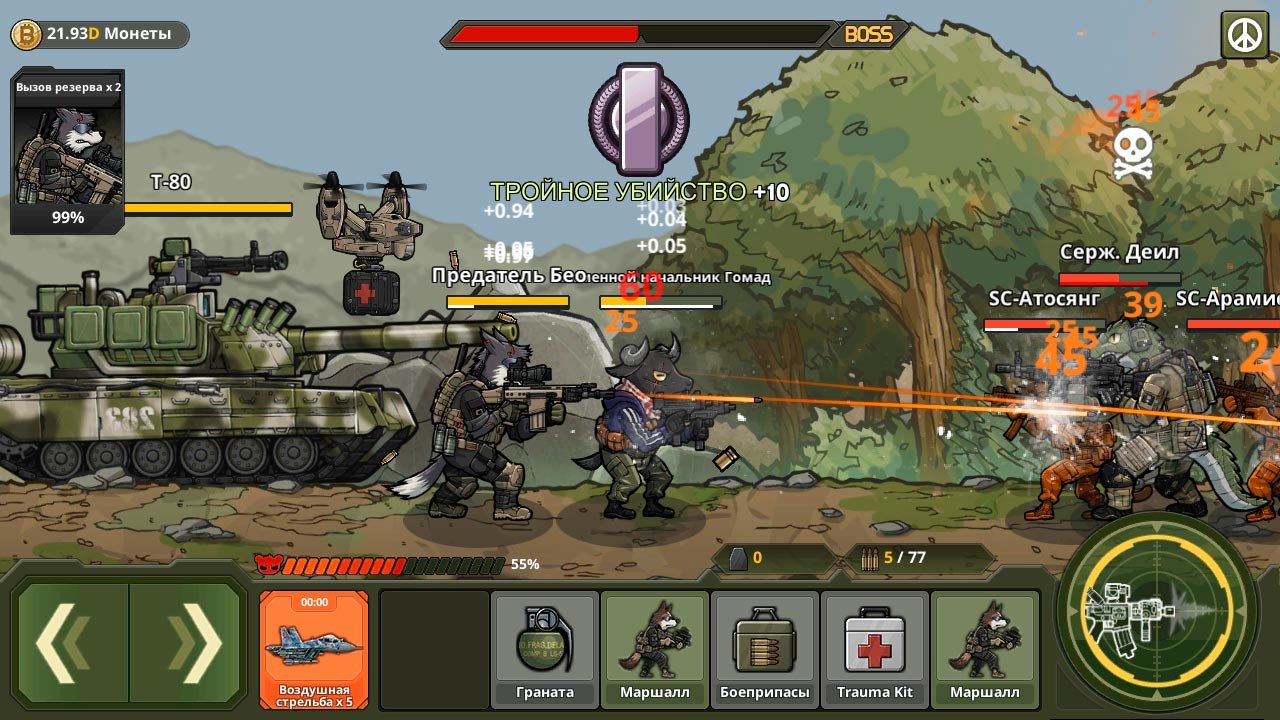Use the Trauma Kit item
The width and height of the screenshot is (1280, 720).
pos(875,648)
